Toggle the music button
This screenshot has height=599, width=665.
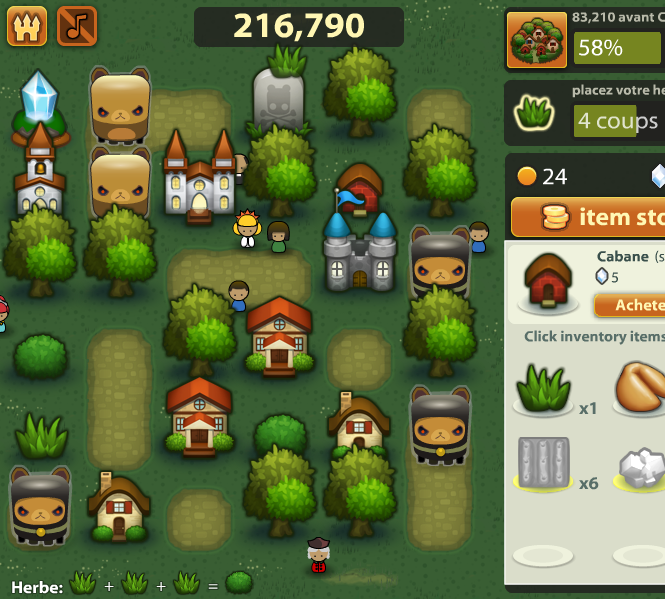click(x=77, y=26)
